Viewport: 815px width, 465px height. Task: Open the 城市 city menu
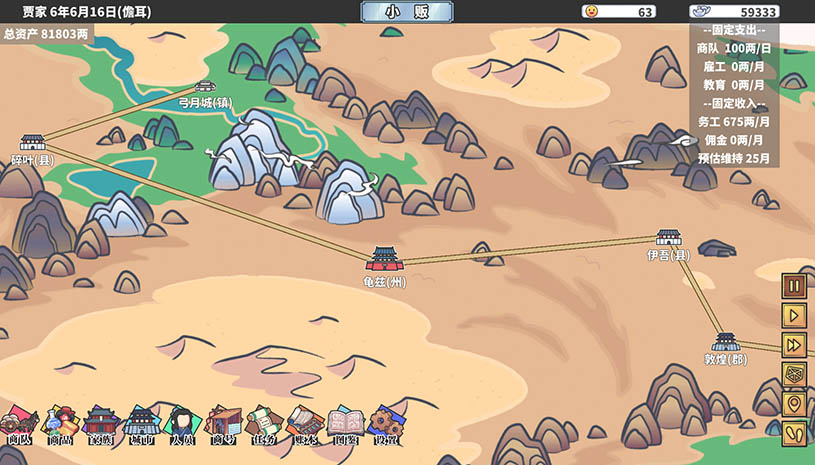(141, 425)
